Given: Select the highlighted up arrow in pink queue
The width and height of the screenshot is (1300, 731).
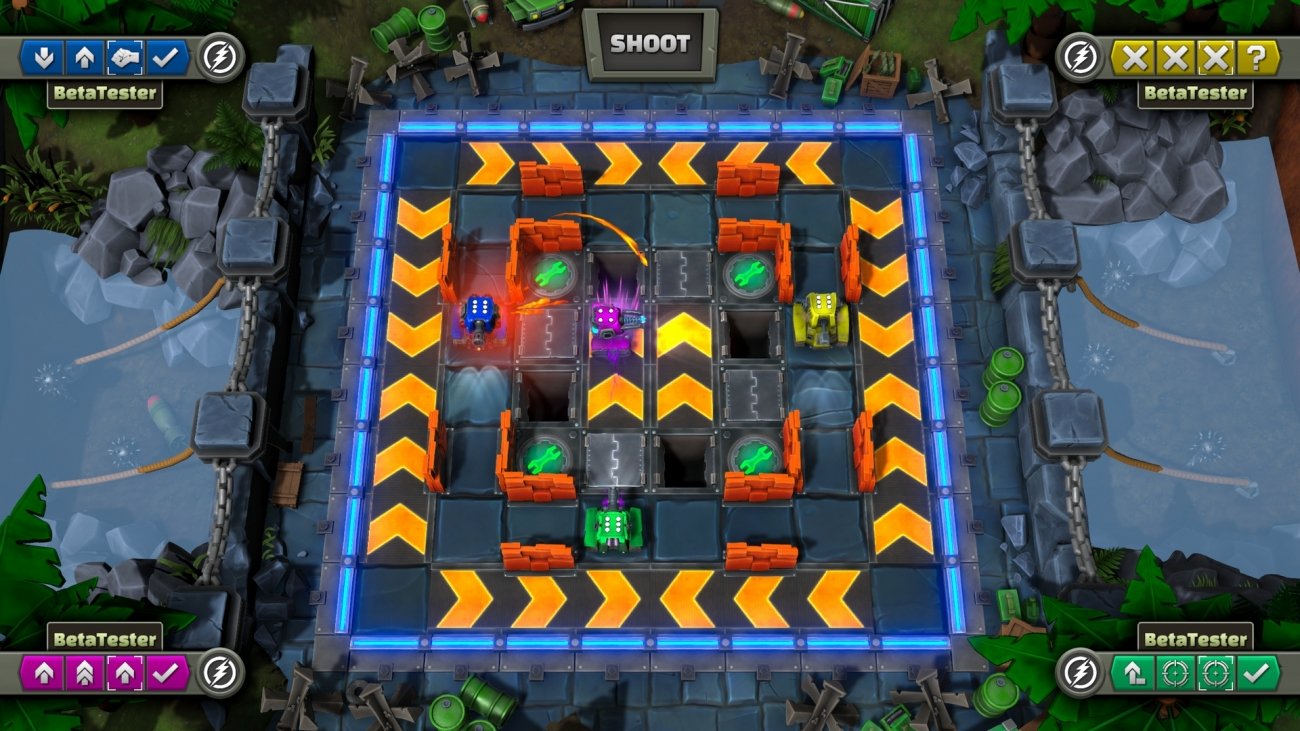Looking at the screenshot, I should [x=125, y=671].
